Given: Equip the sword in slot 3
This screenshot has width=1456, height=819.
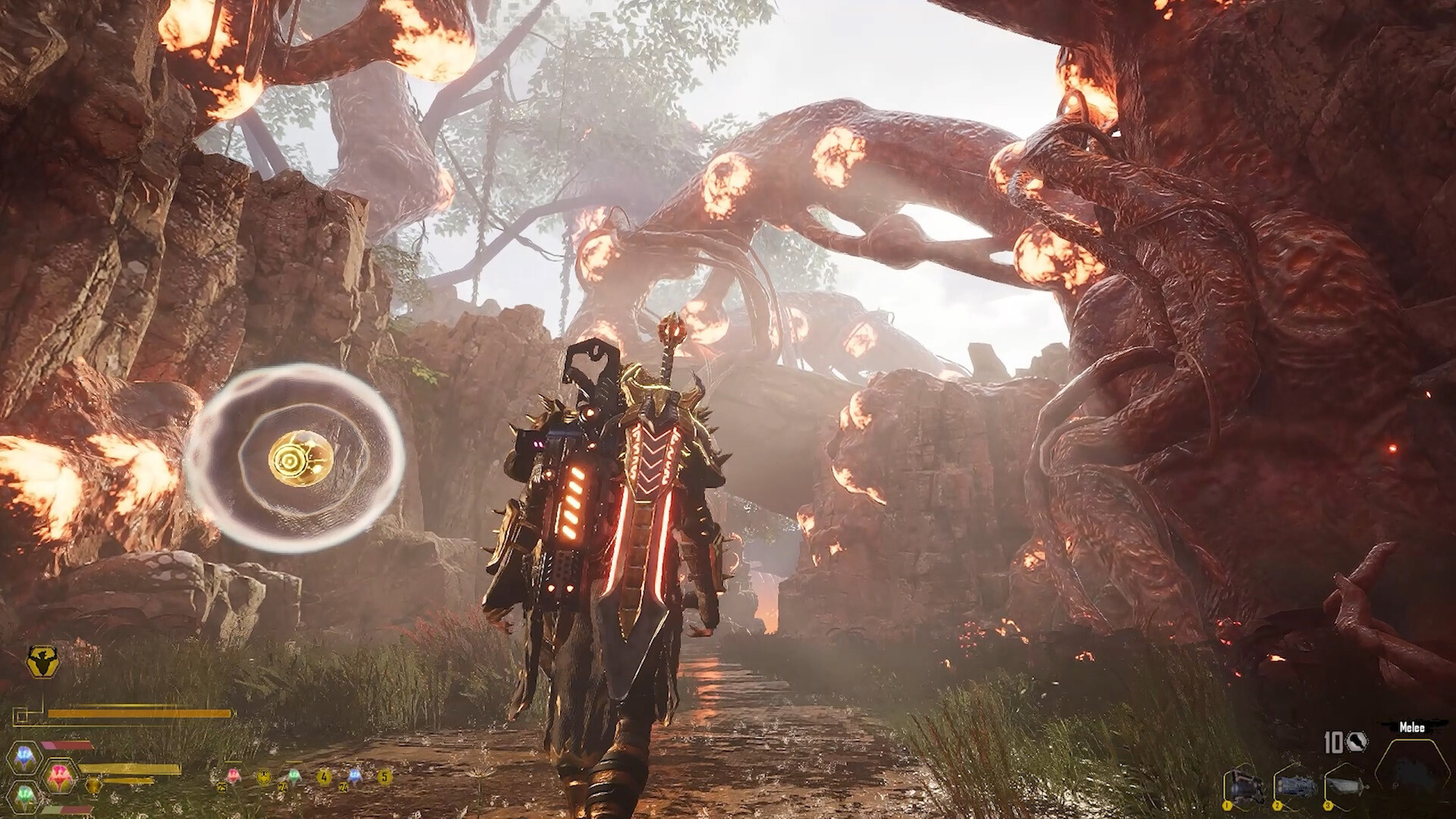Looking at the screenshot, I should pyautogui.click(x=1346, y=786).
